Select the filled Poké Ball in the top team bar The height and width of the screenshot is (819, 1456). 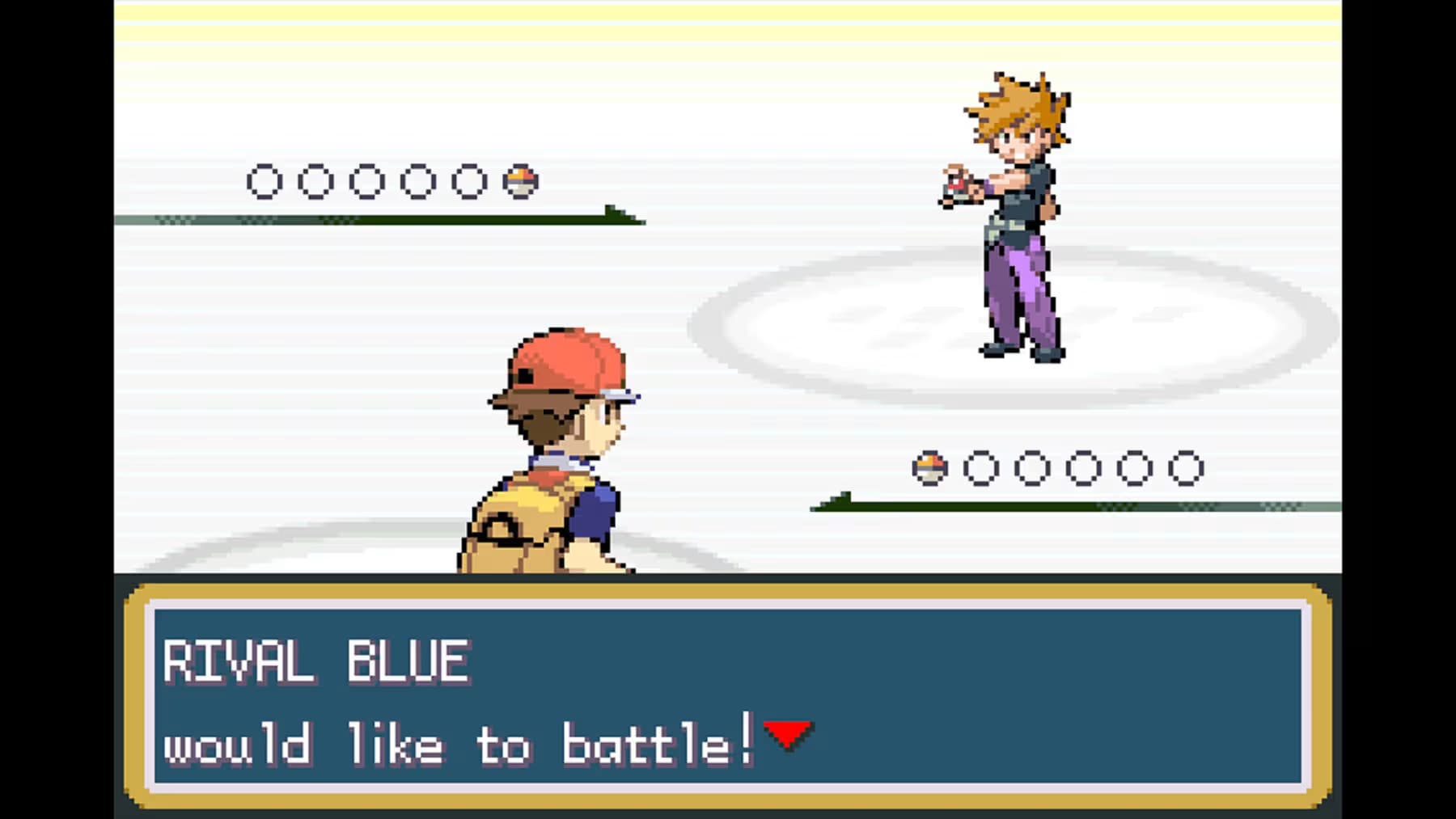522,179
